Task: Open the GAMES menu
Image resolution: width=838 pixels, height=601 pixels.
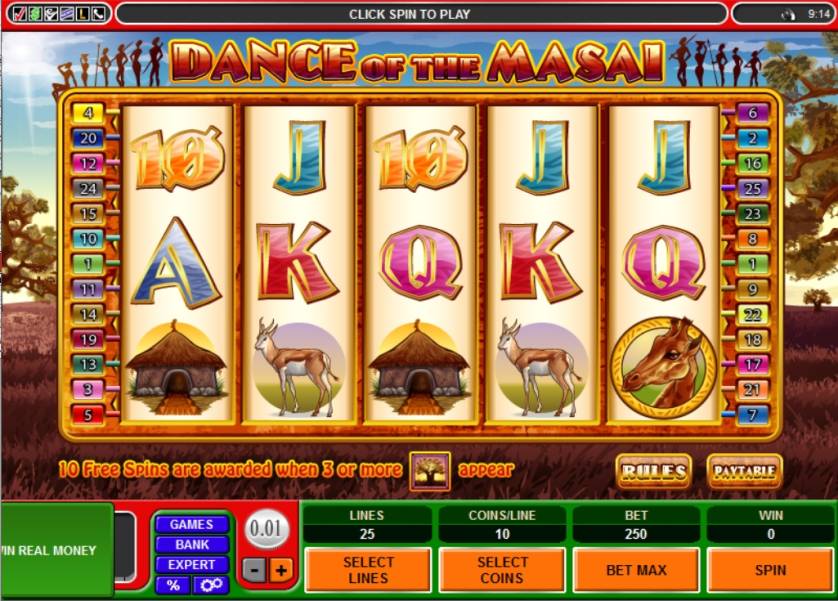Action: click(x=191, y=524)
